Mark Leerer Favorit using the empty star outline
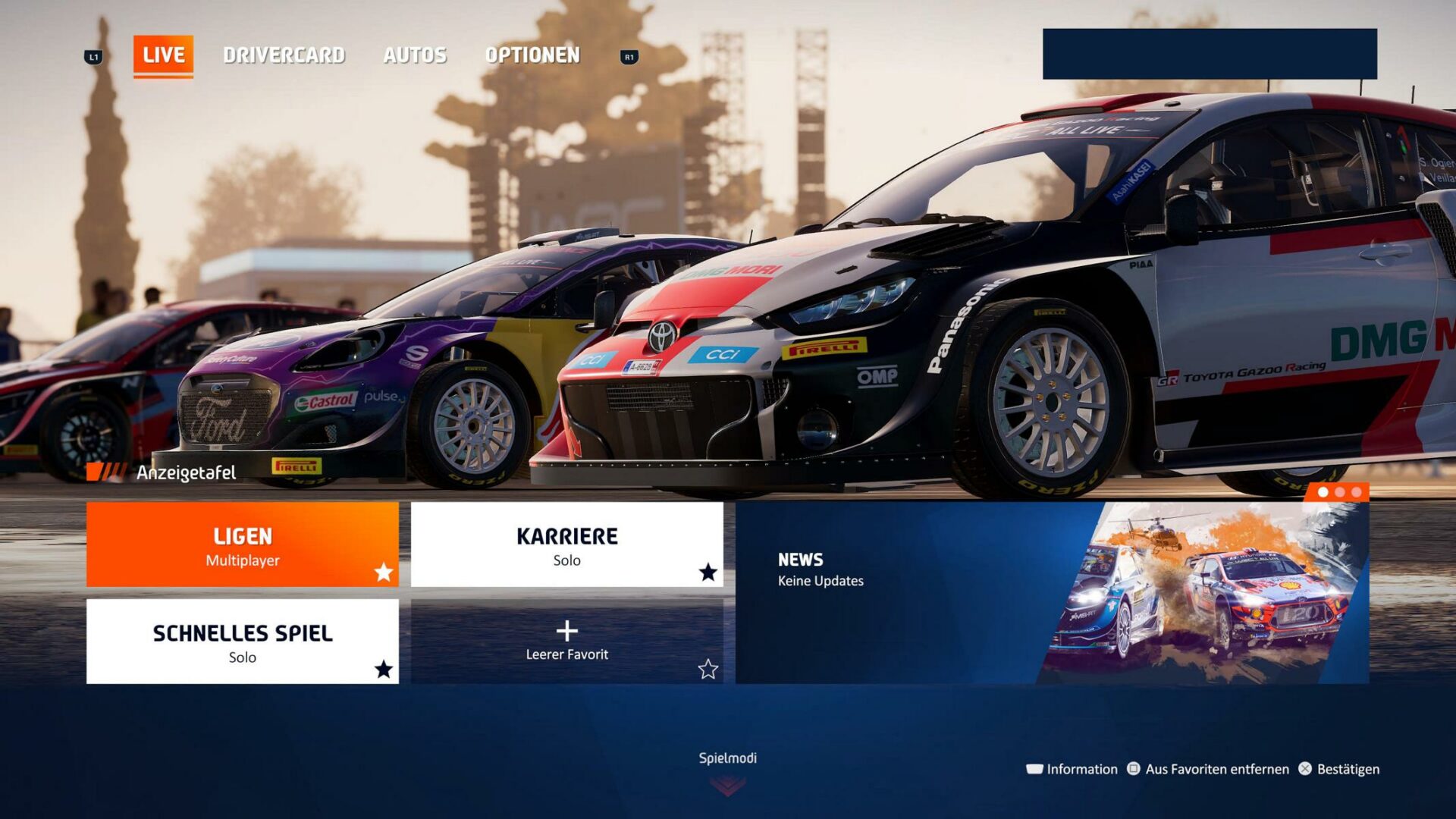This screenshot has height=819, width=1456. [708, 670]
